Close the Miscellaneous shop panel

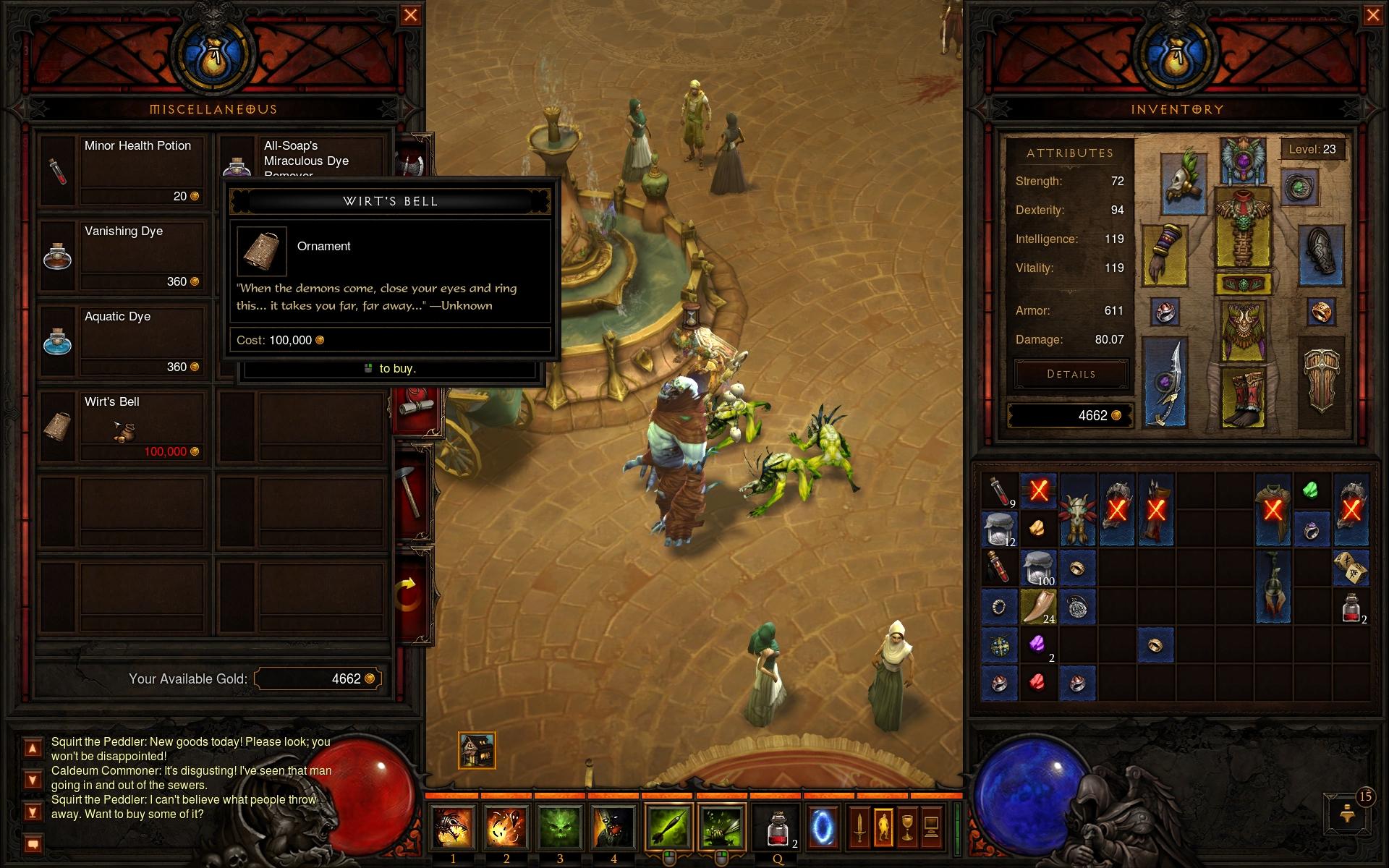tap(410, 15)
